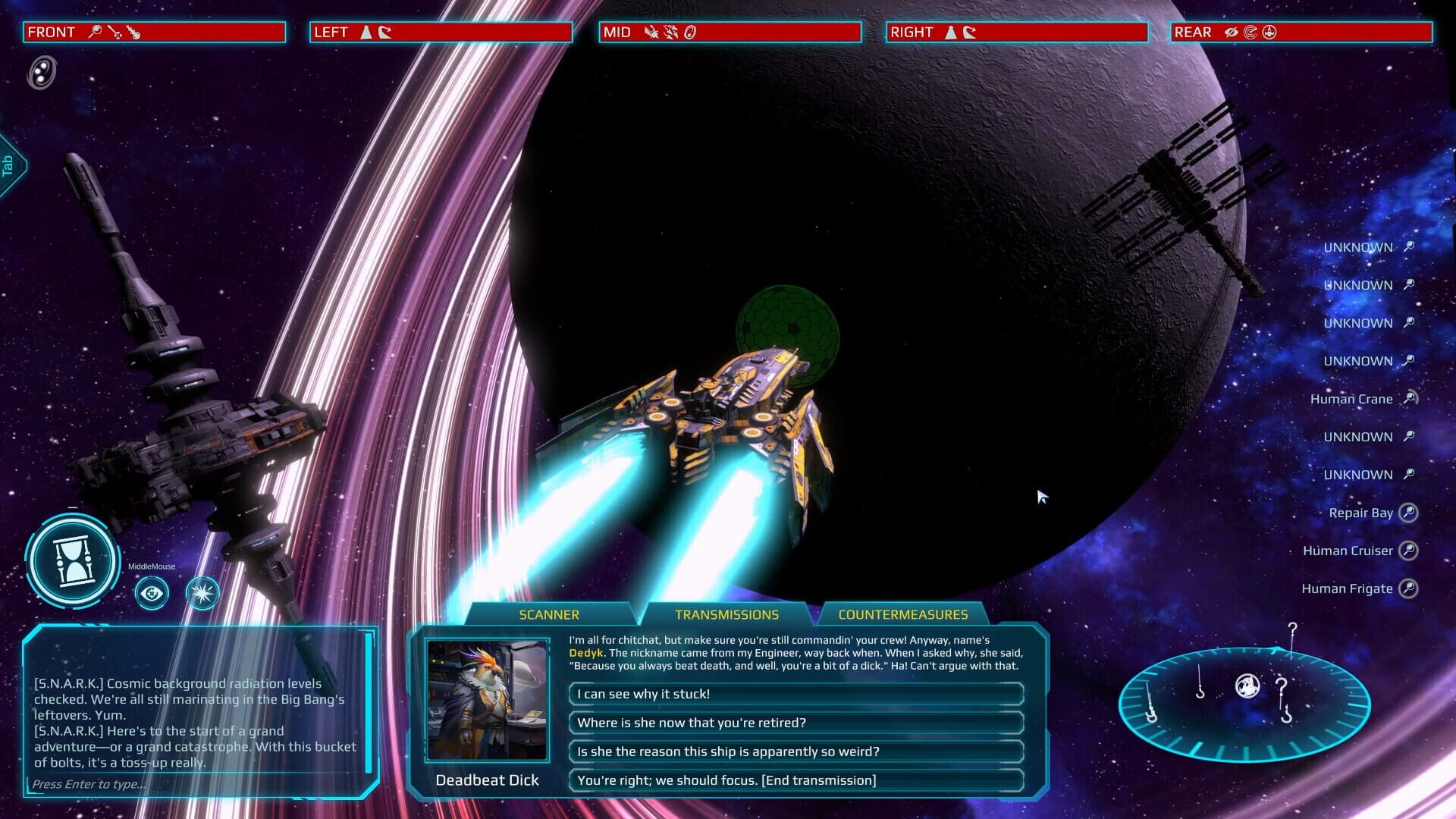Toggle the starburst flare countermeasure icon

click(200, 594)
